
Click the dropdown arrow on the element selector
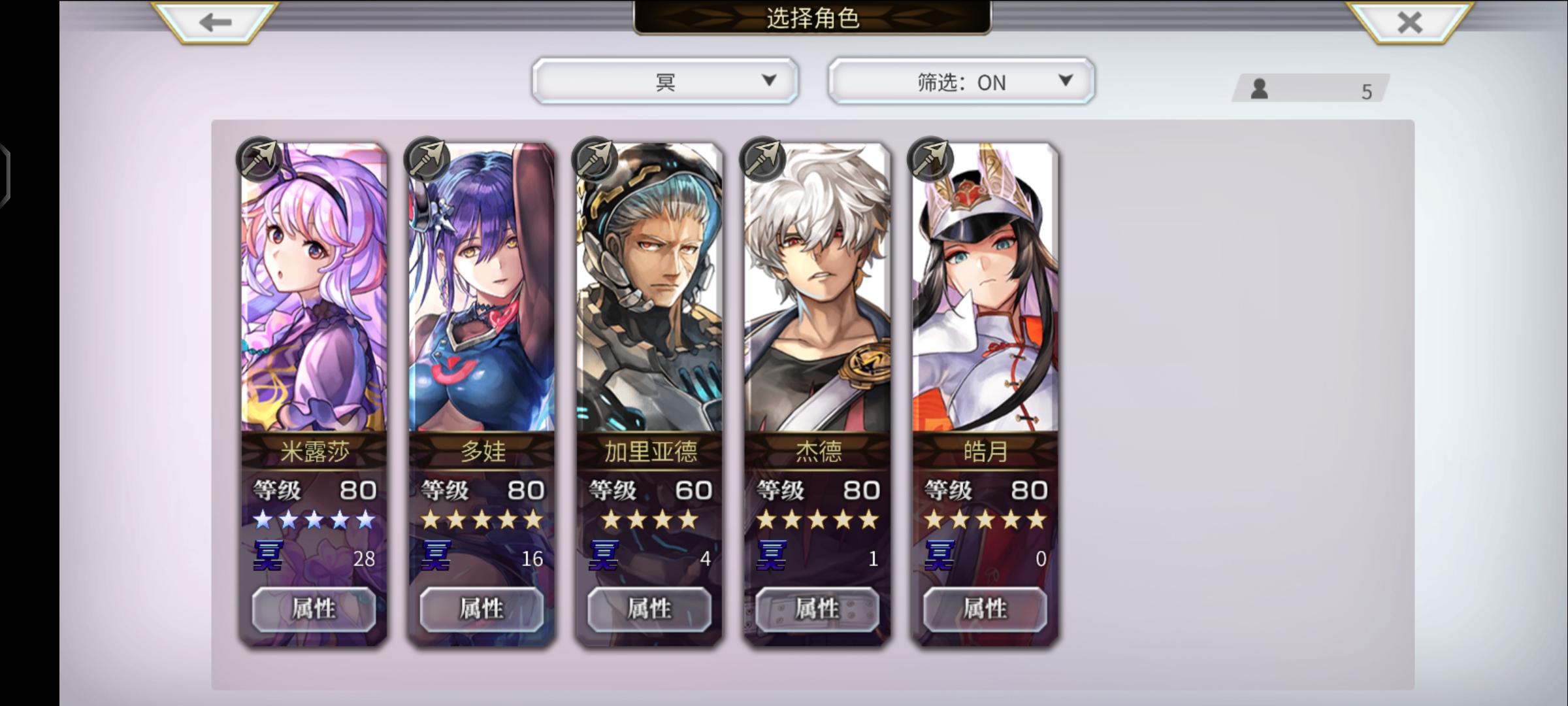point(769,80)
